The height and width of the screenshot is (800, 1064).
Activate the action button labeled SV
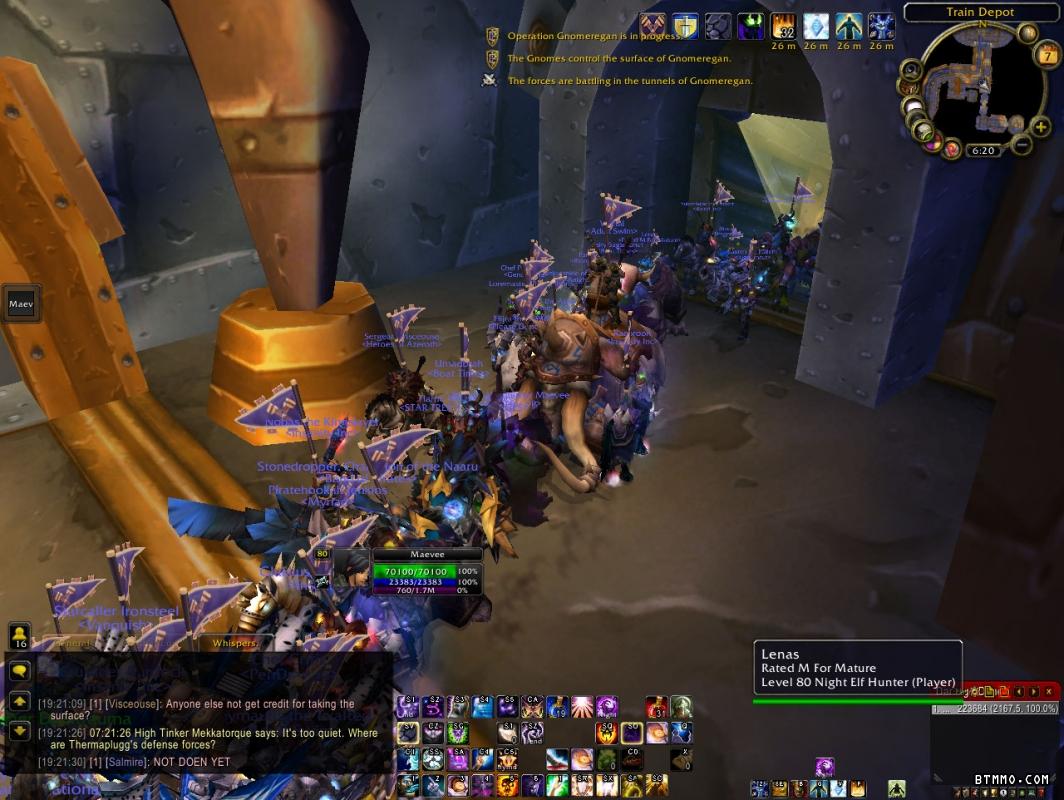click(408, 734)
